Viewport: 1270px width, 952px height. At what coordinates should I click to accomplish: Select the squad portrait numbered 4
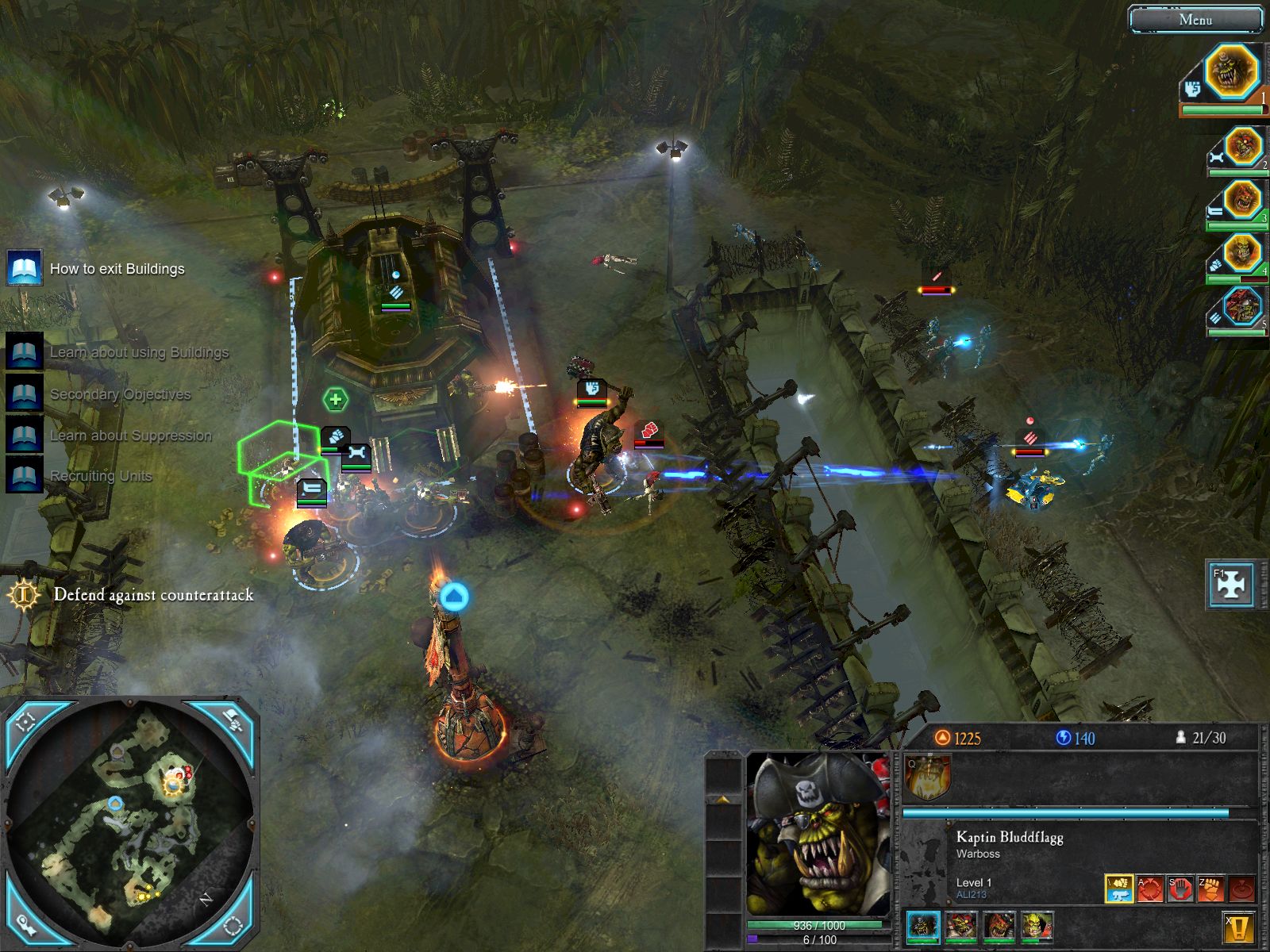coord(1242,254)
